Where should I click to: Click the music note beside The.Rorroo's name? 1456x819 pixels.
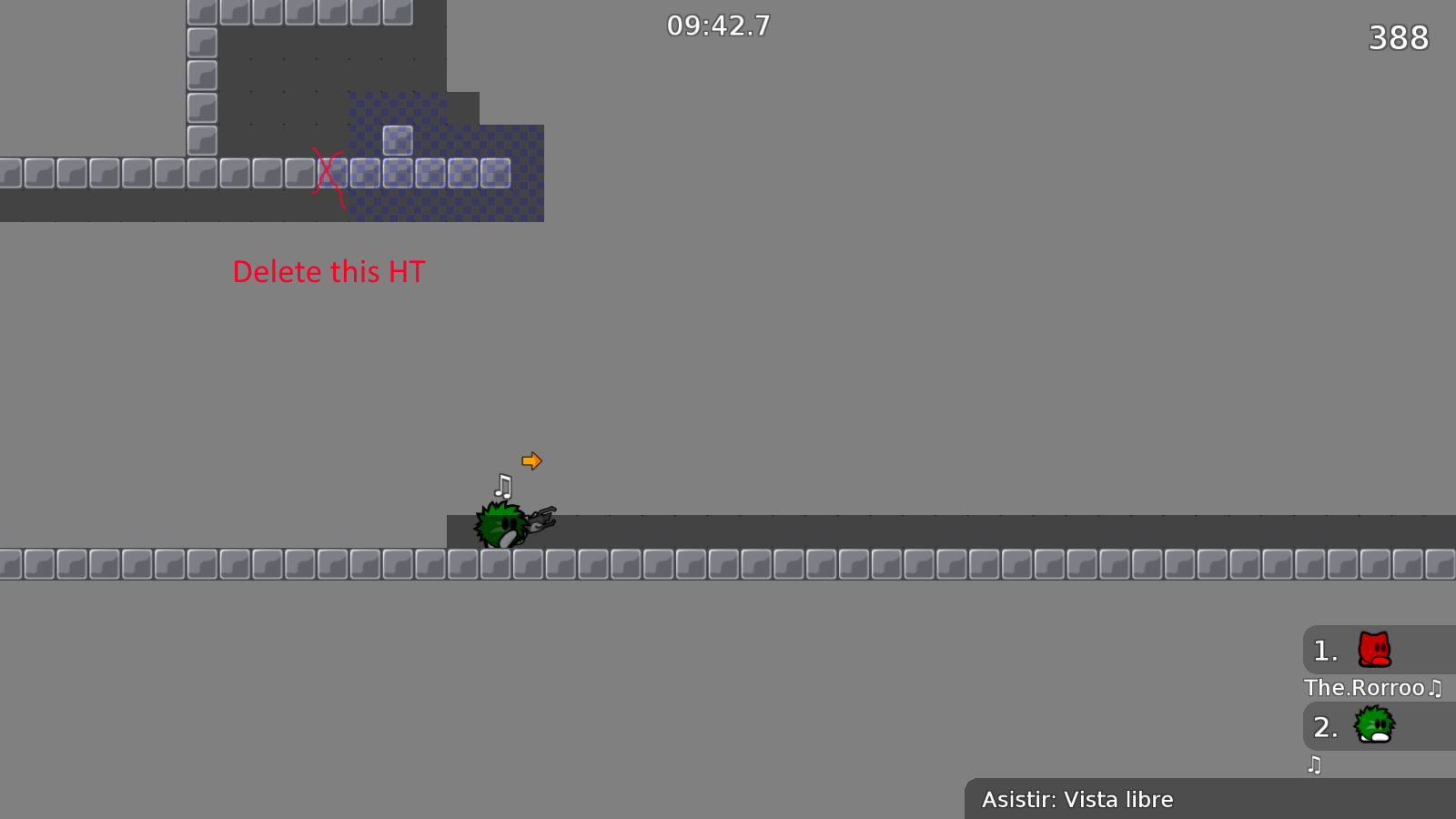tap(1435, 688)
